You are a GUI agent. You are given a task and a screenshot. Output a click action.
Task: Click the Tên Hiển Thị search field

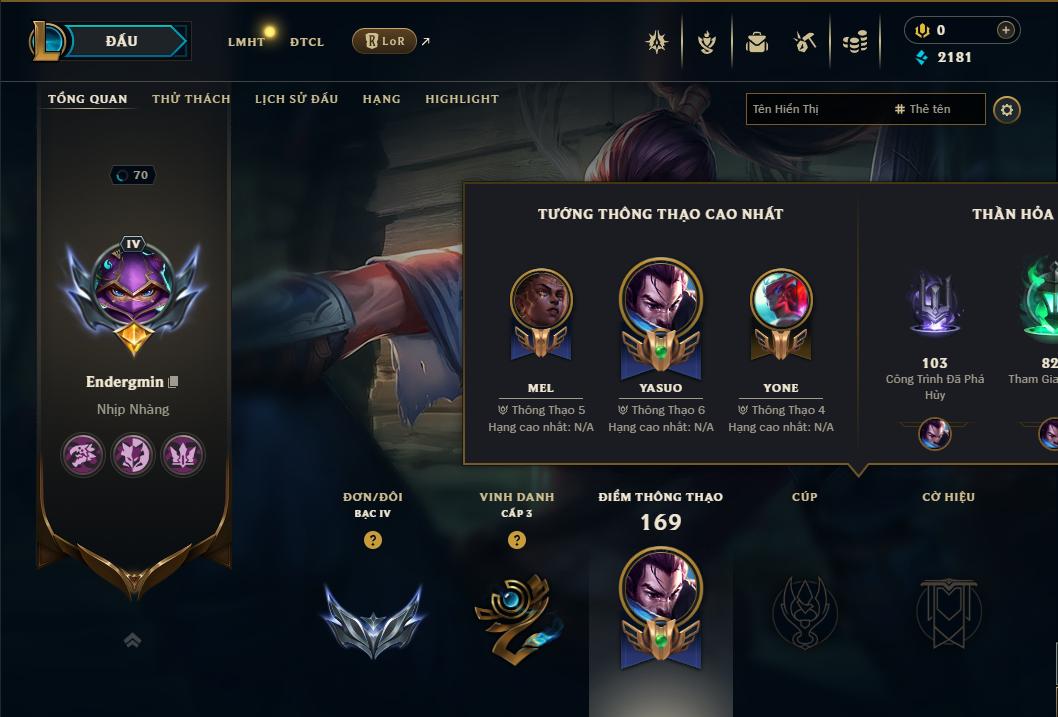(815, 109)
